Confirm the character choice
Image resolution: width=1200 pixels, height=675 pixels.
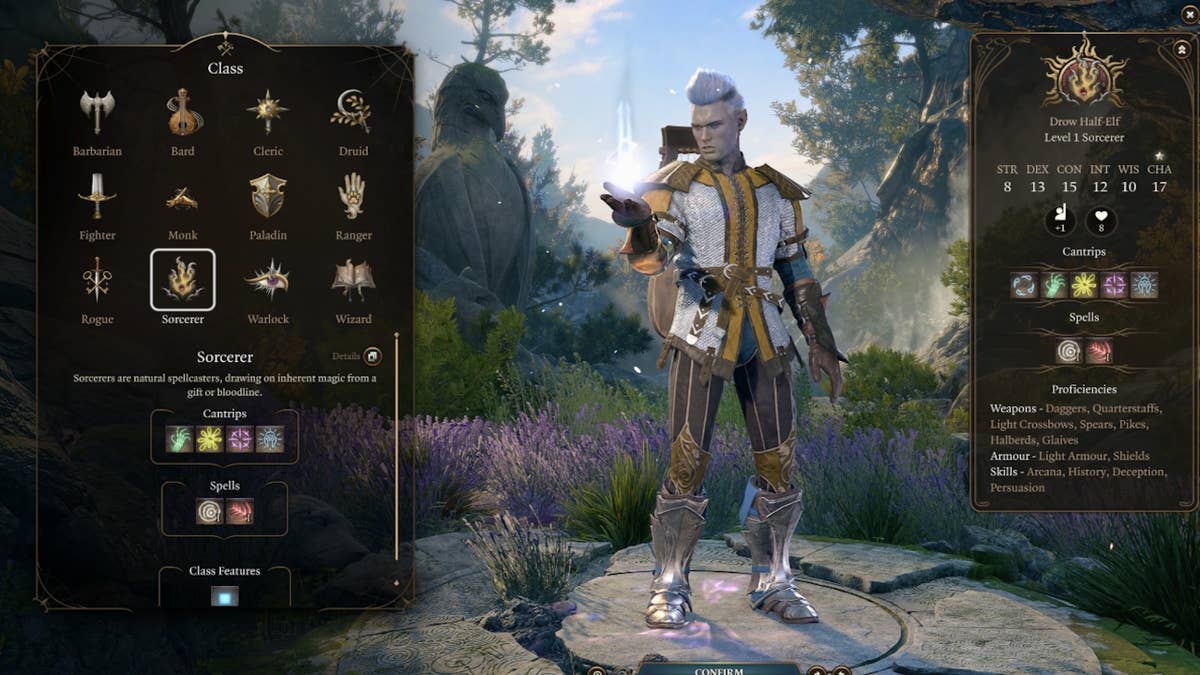pos(719,668)
